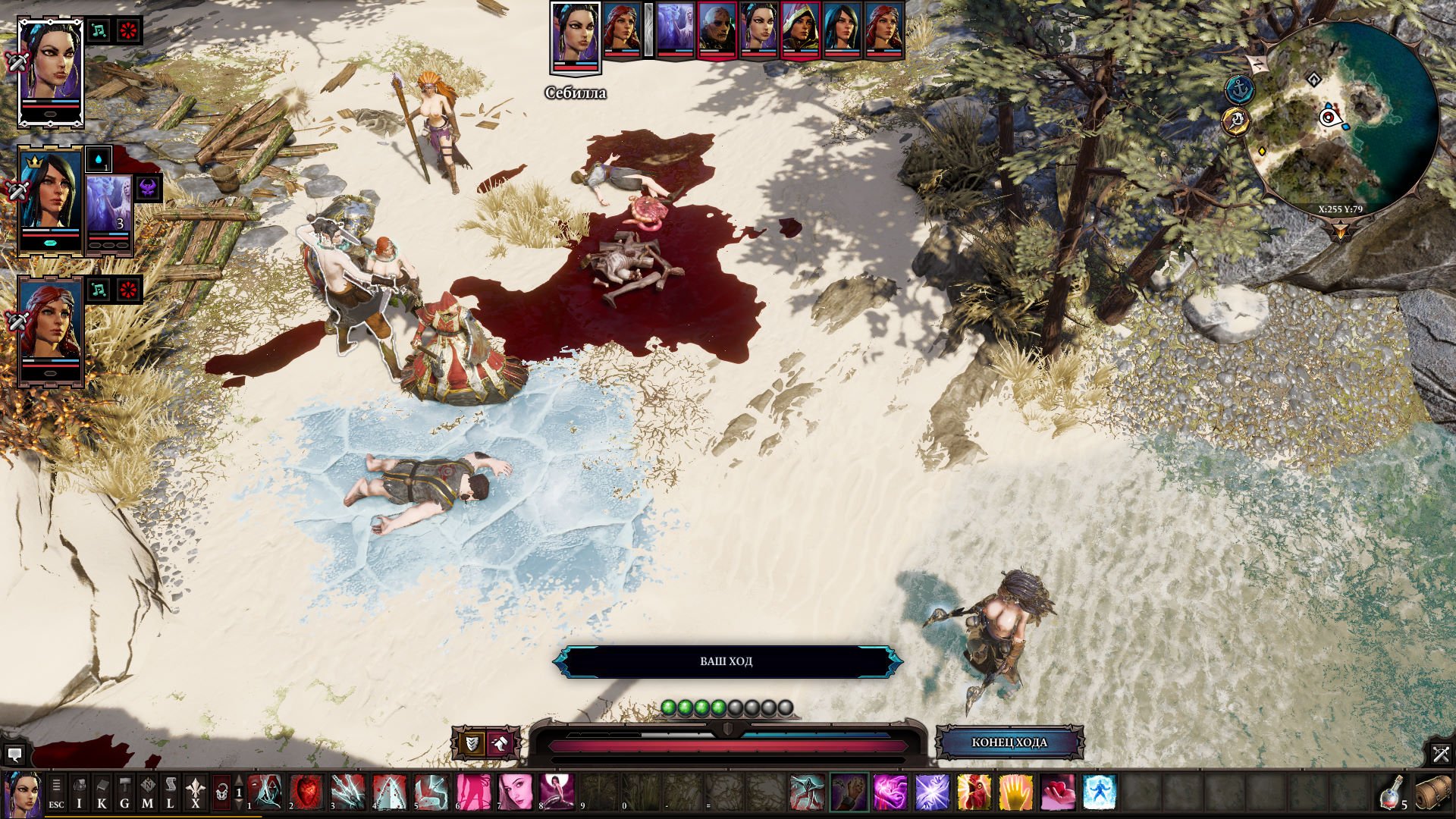Open inventory with the I backpack button

[x=79, y=792]
